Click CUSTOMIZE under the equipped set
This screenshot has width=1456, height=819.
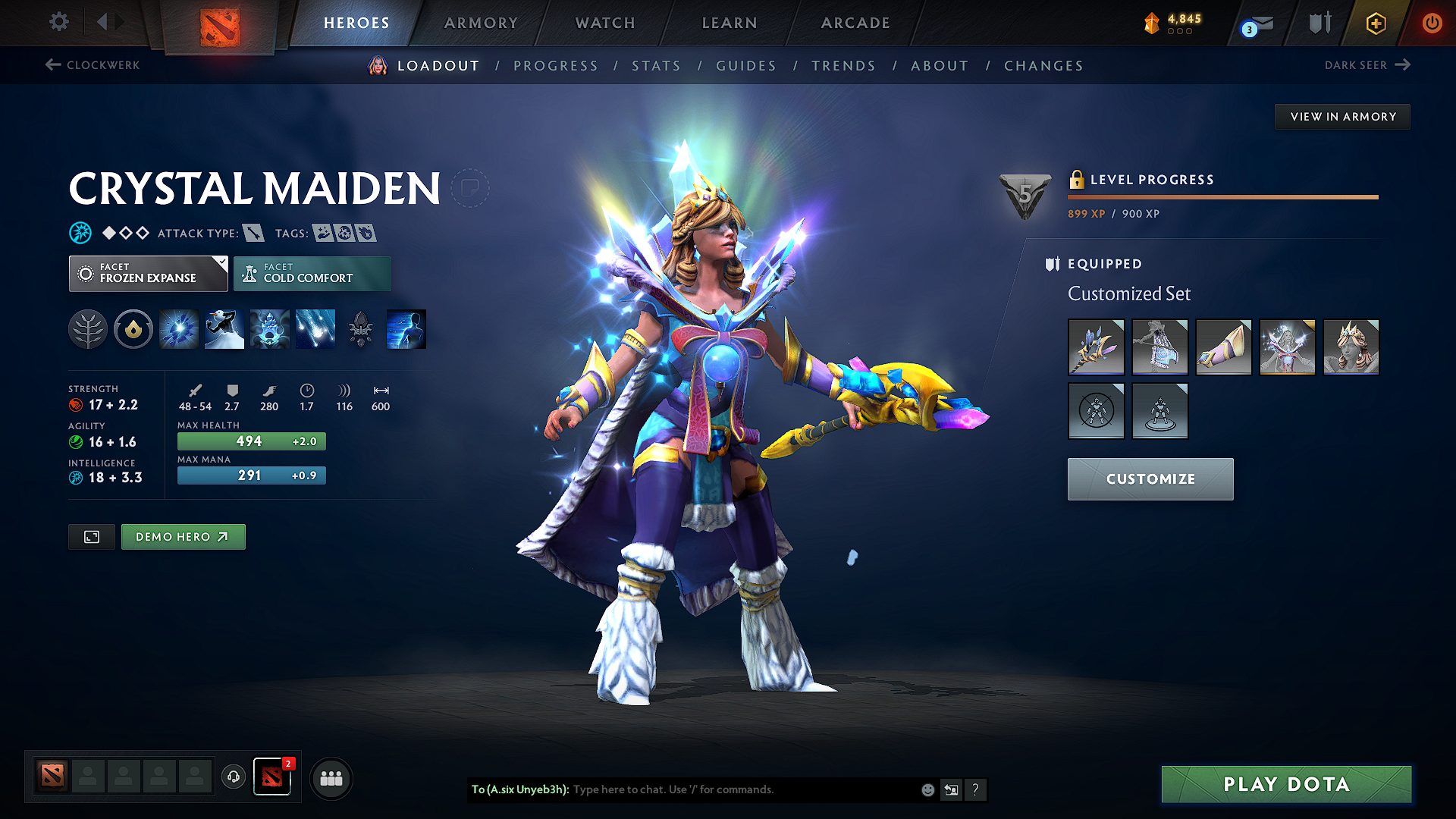[1150, 479]
